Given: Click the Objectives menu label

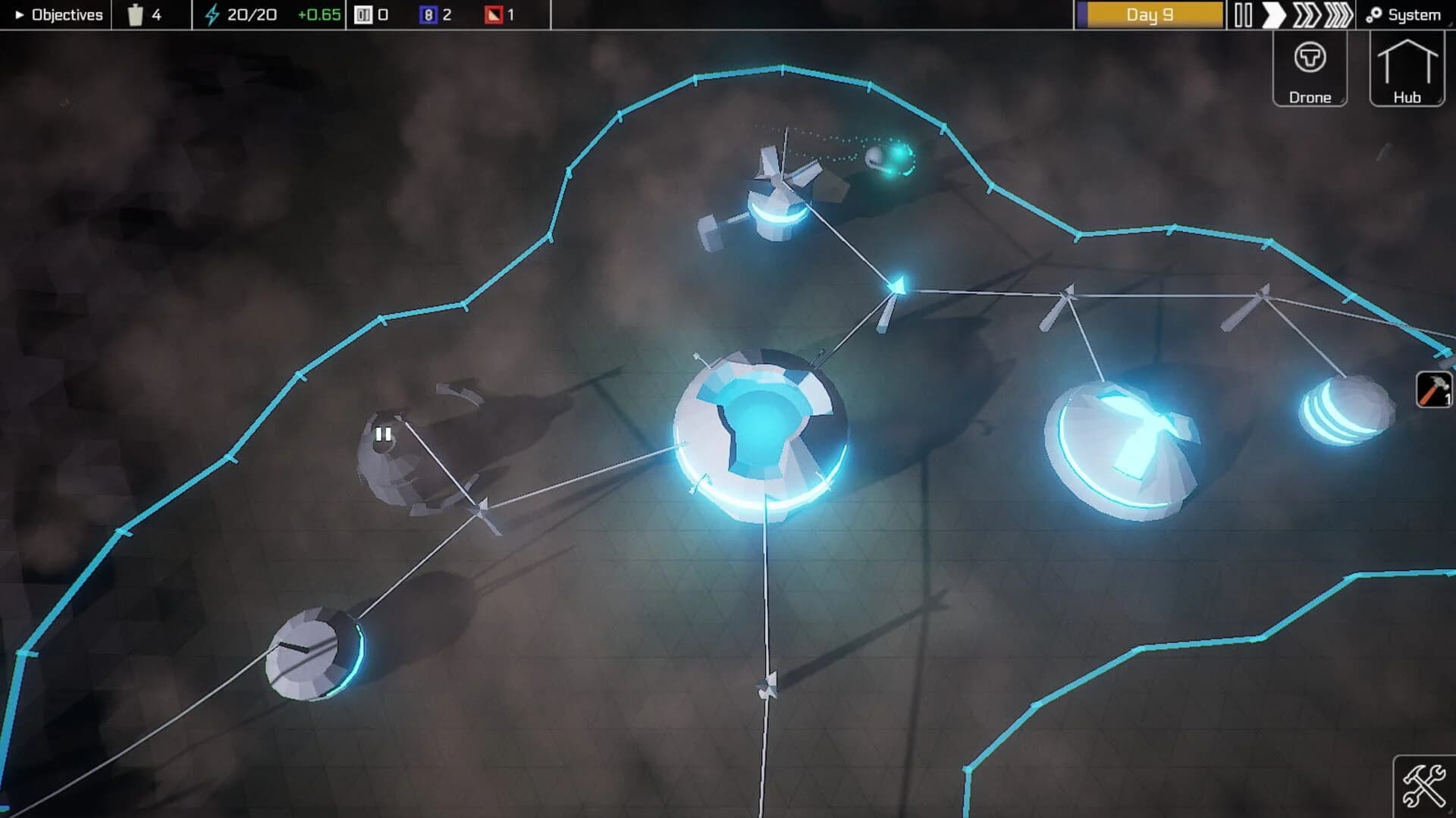Looking at the screenshot, I should 65,13.
